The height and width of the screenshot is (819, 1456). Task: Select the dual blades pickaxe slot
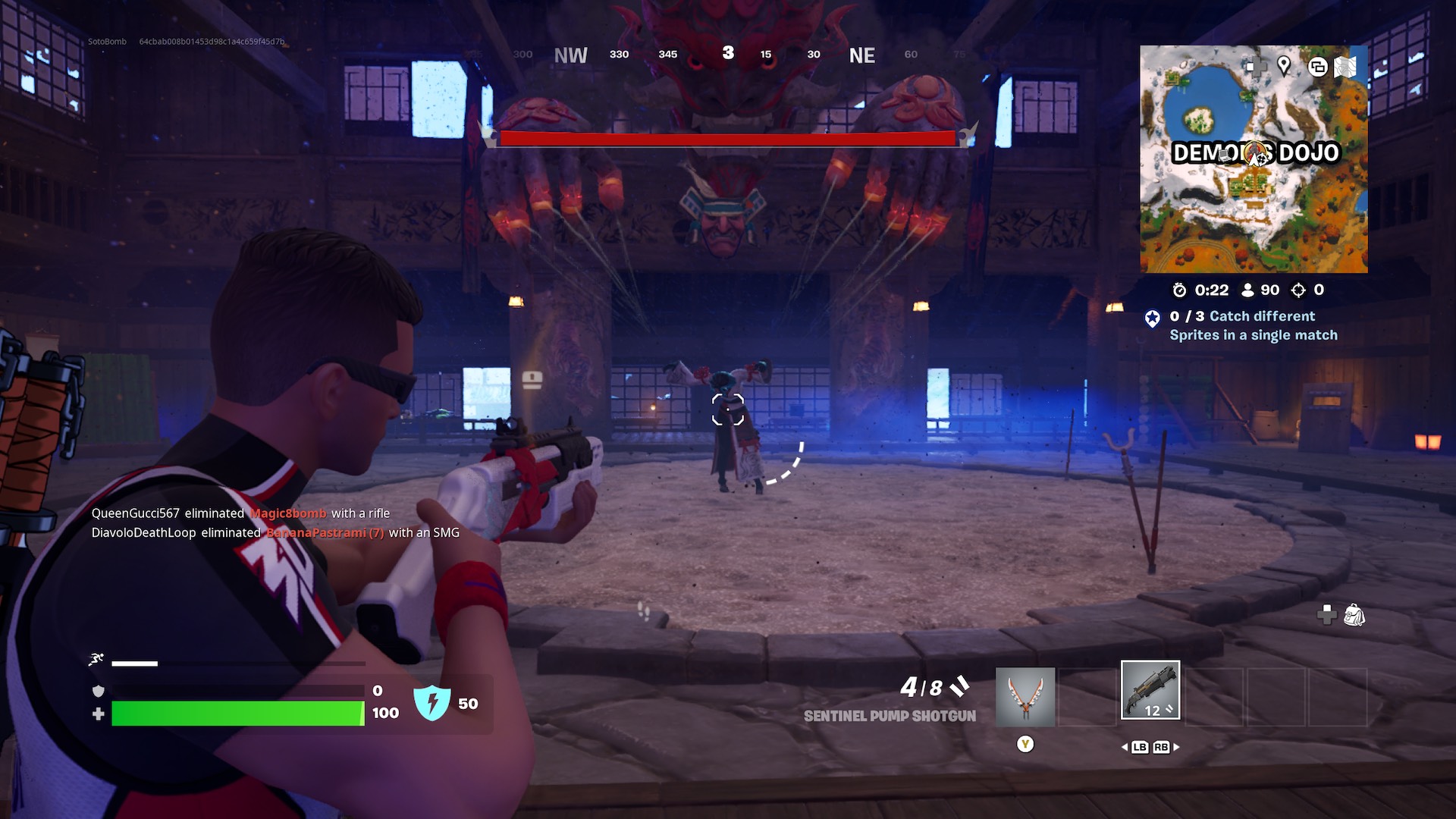[1025, 696]
